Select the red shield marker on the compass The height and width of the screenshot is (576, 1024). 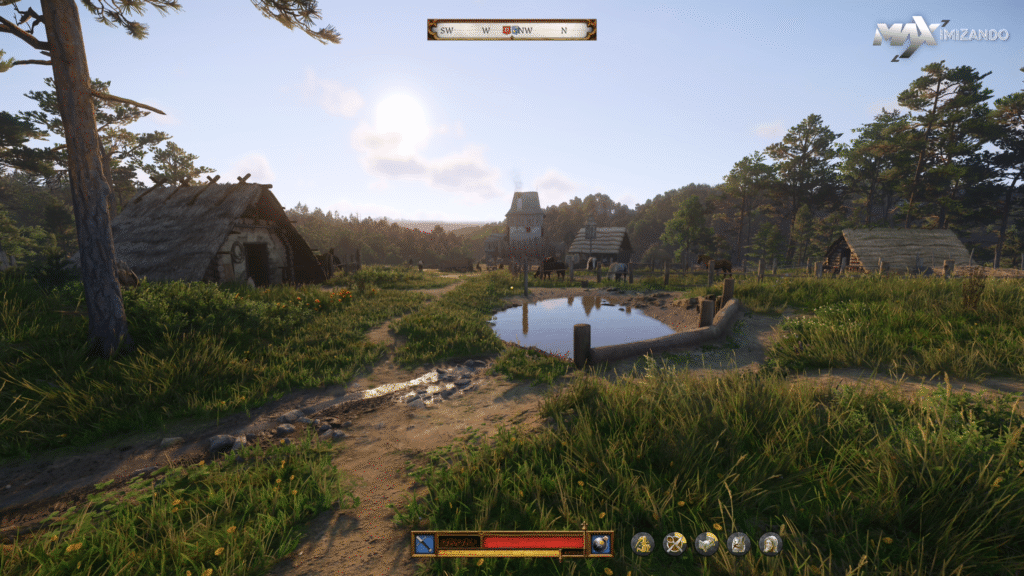(x=506, y=30)
